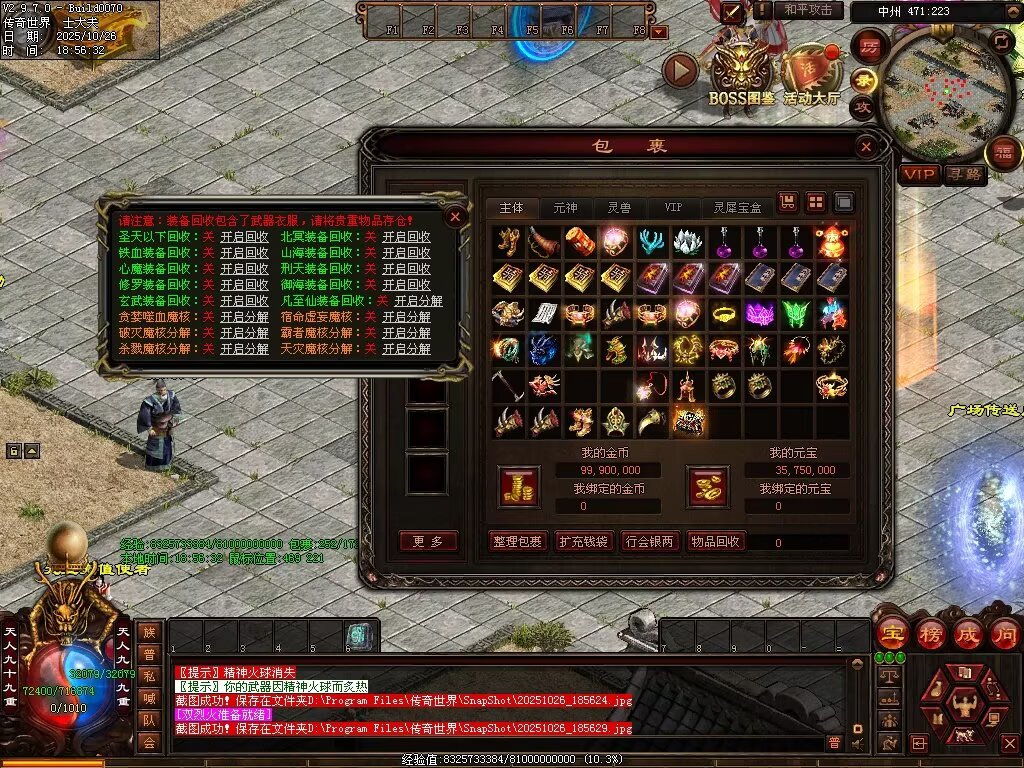Select the VIP tab in the bag
Screen dimensions: 1024x768
coord(673,208)
